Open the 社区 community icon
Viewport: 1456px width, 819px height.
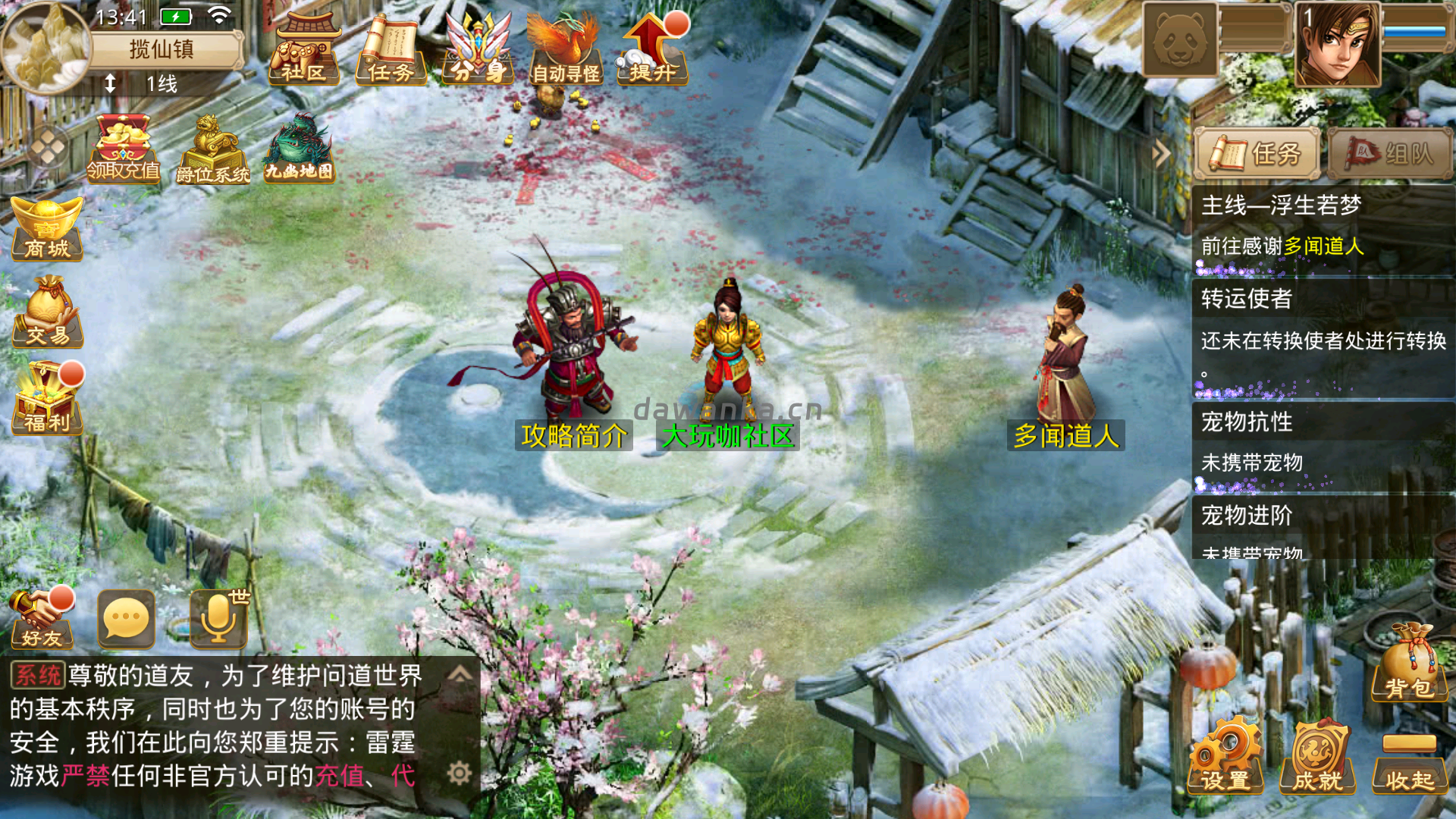pyautogui.click(x=303, y=50)
